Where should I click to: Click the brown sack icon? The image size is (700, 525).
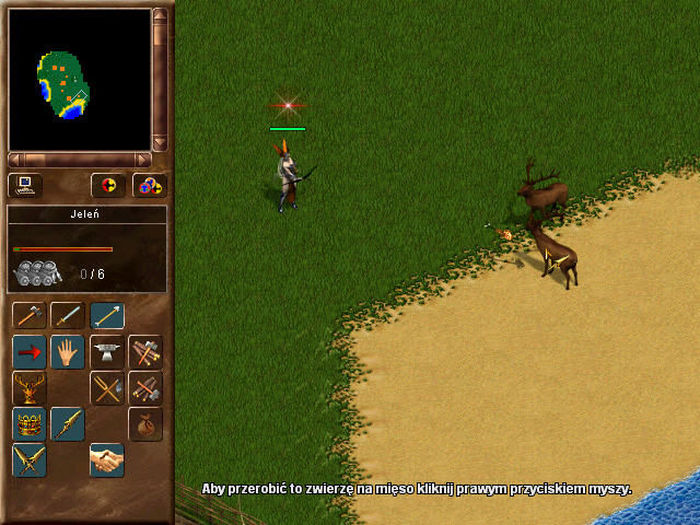[145, 424]
